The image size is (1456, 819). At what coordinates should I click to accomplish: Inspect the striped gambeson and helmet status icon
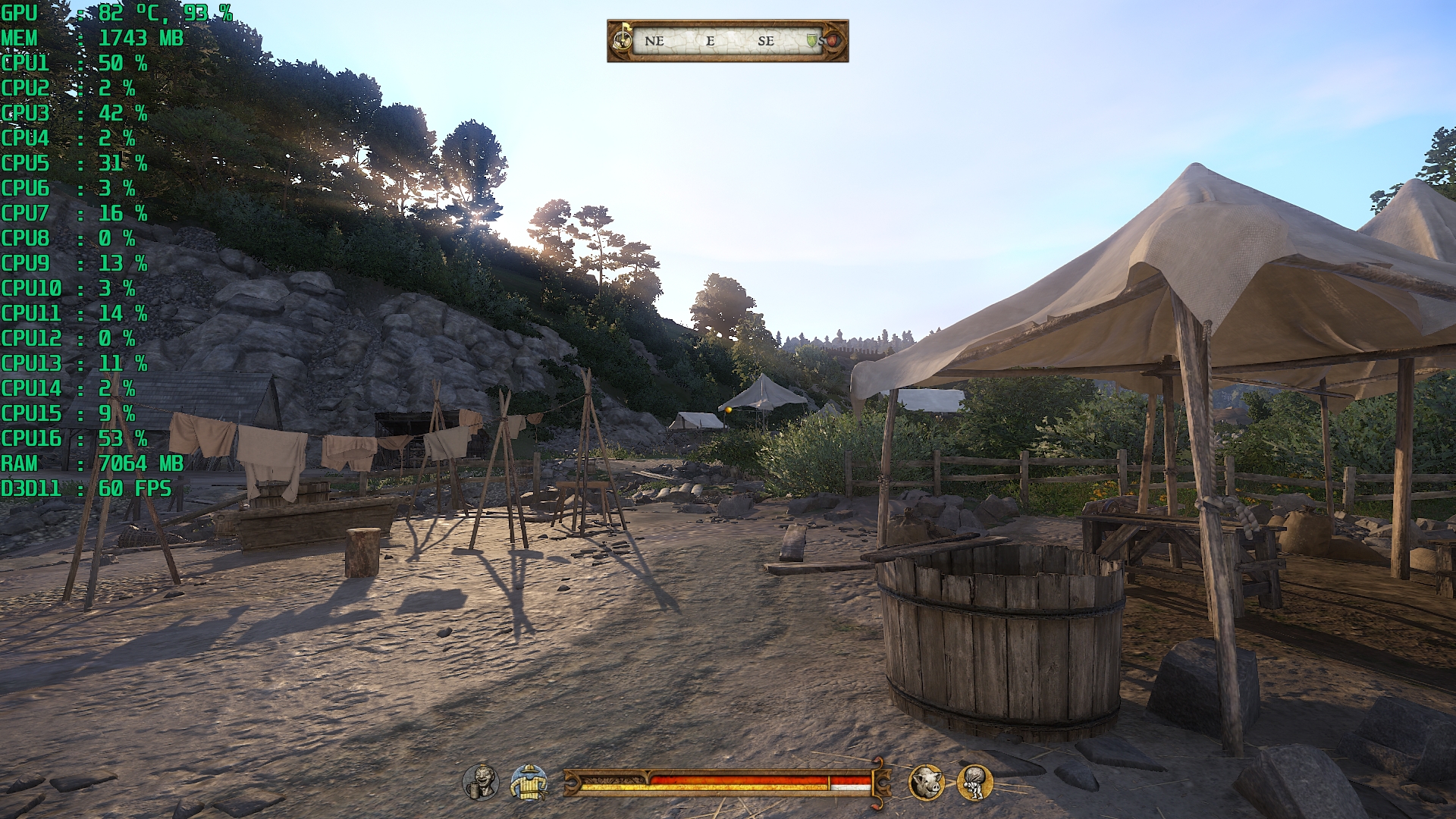pyautogui.click(x=529, y=782)
